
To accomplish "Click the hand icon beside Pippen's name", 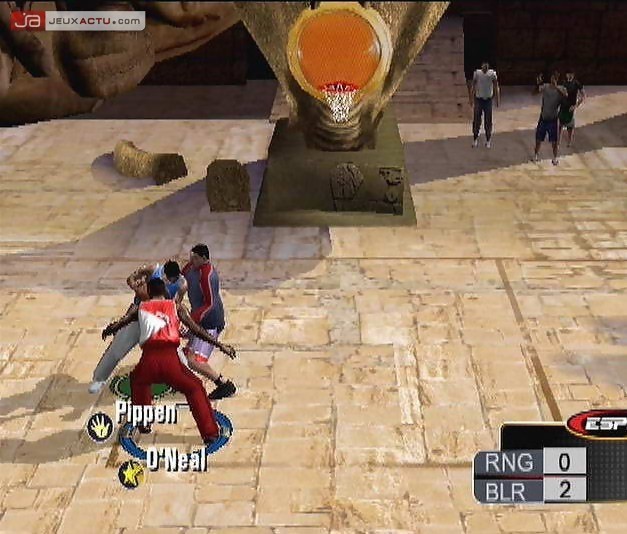I will 101,428.
